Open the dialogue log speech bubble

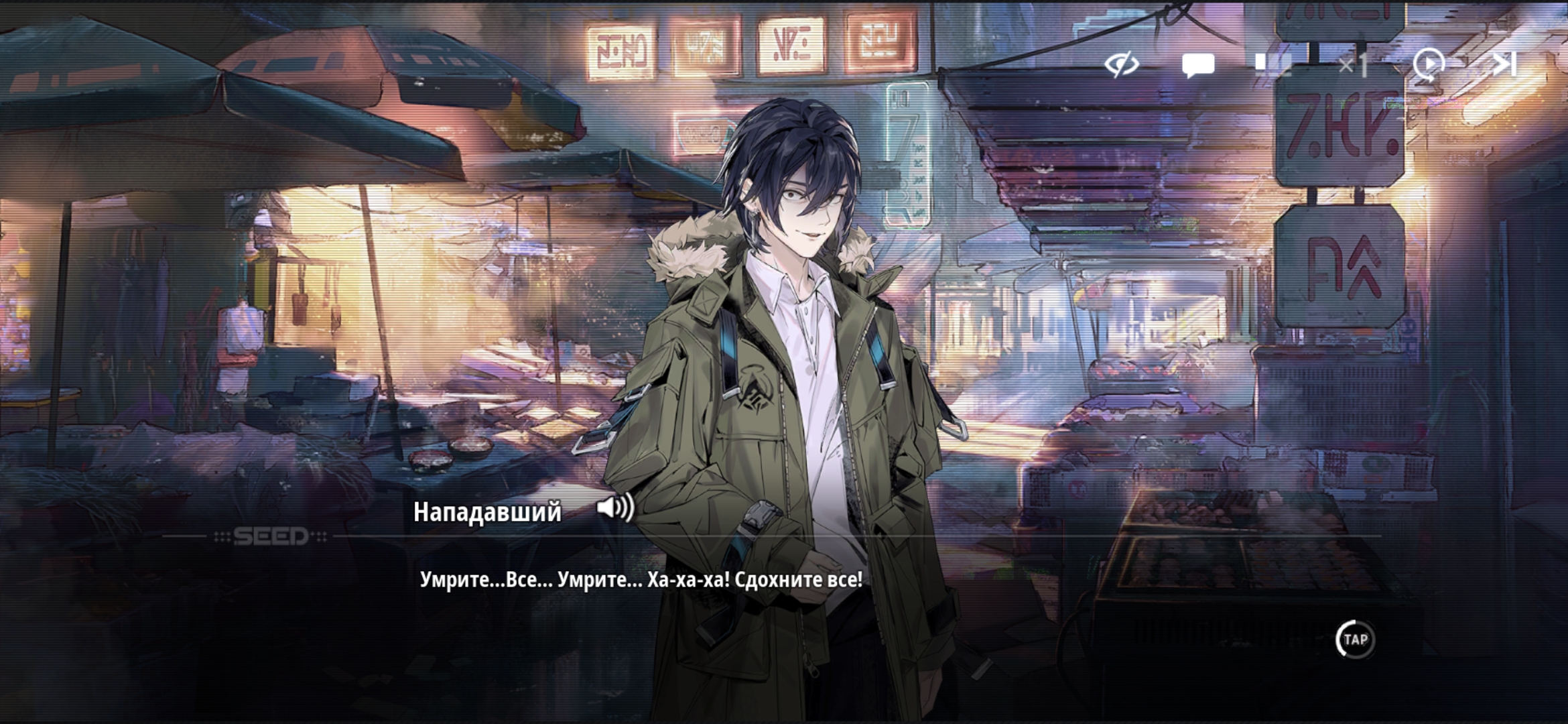(x=1197, y=66)
